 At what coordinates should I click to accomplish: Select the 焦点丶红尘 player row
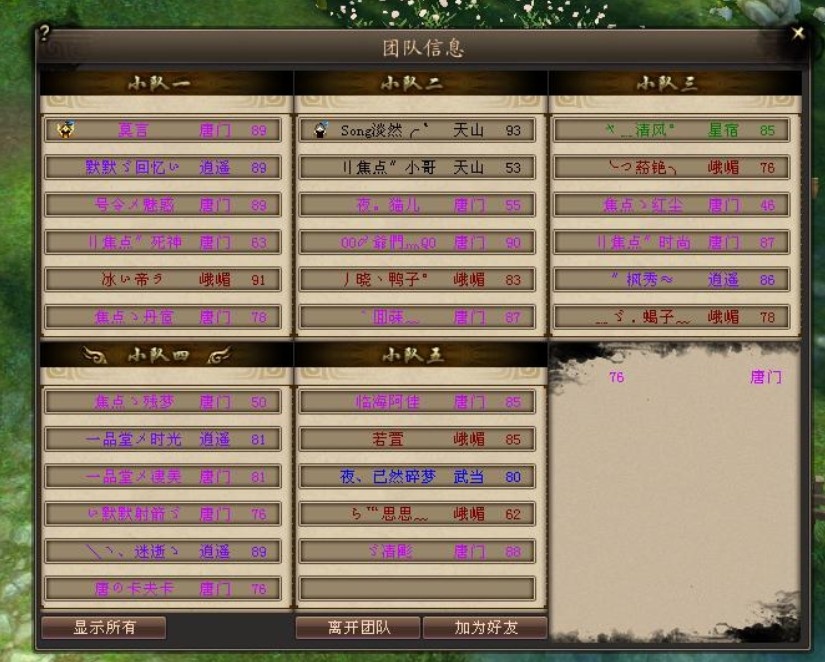coord(672,205)
